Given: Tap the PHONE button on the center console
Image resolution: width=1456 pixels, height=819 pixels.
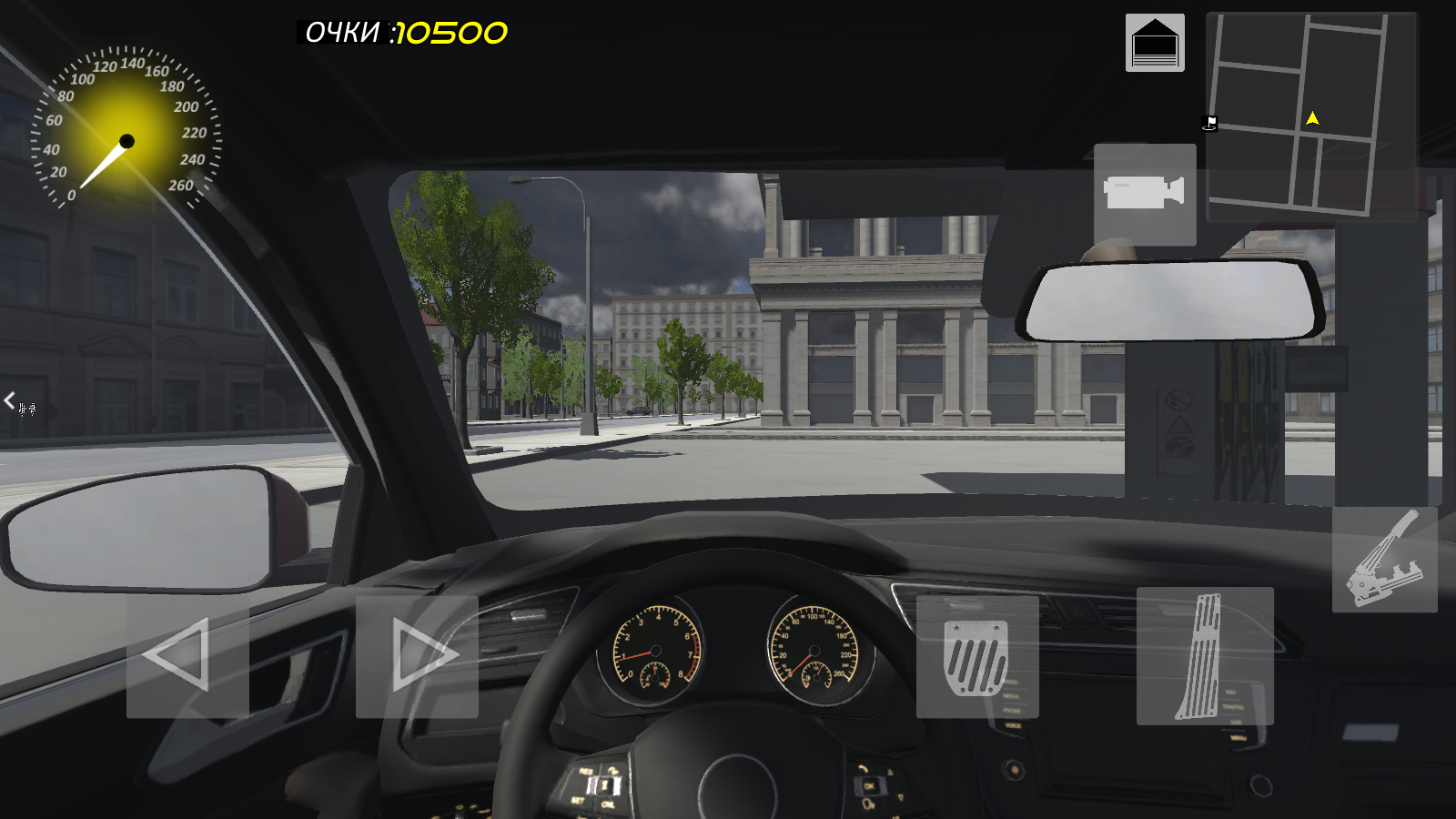Looking at the screenshot, I should pos(1012,711).
